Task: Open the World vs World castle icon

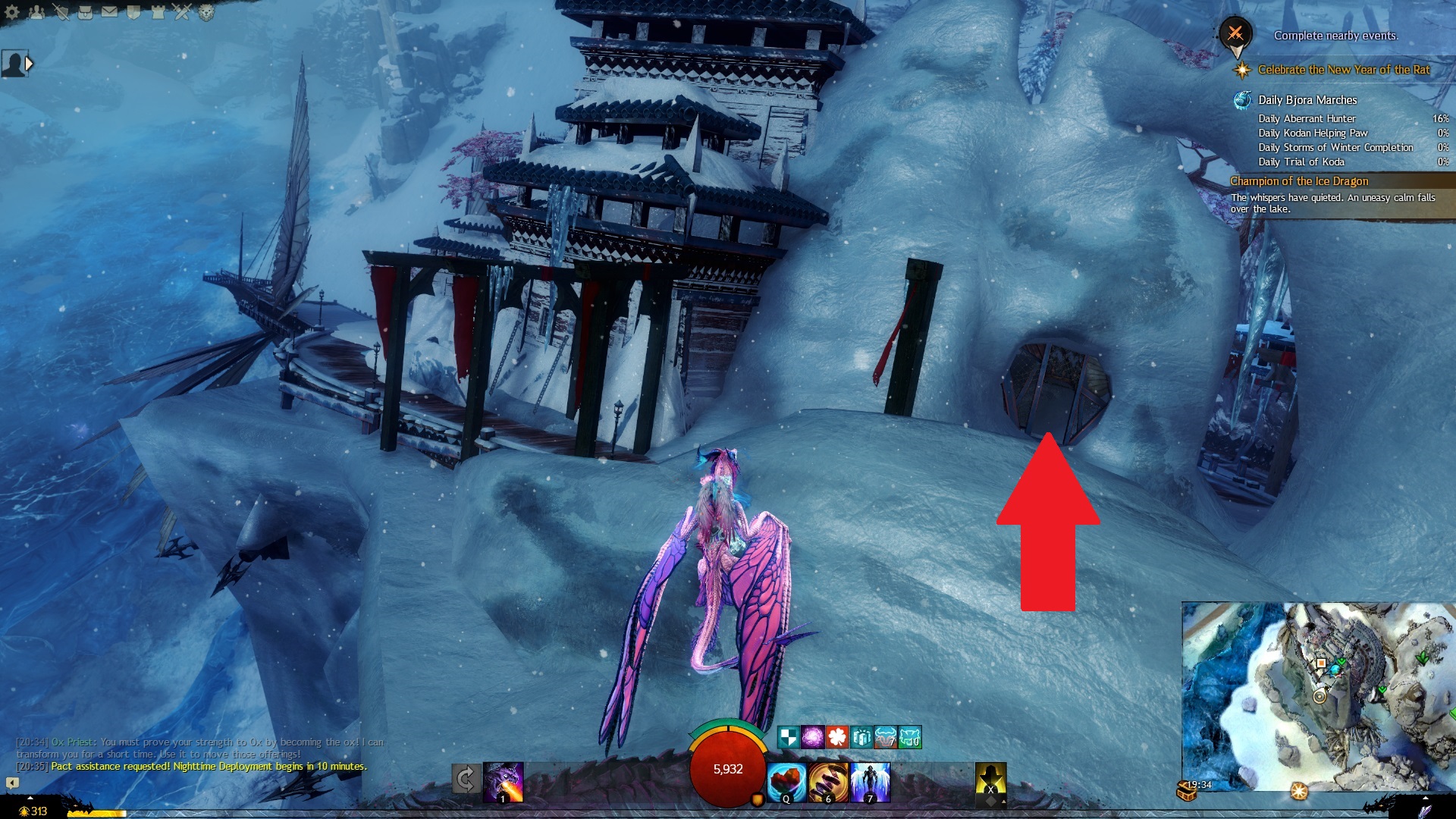Action: pos(158,11)
